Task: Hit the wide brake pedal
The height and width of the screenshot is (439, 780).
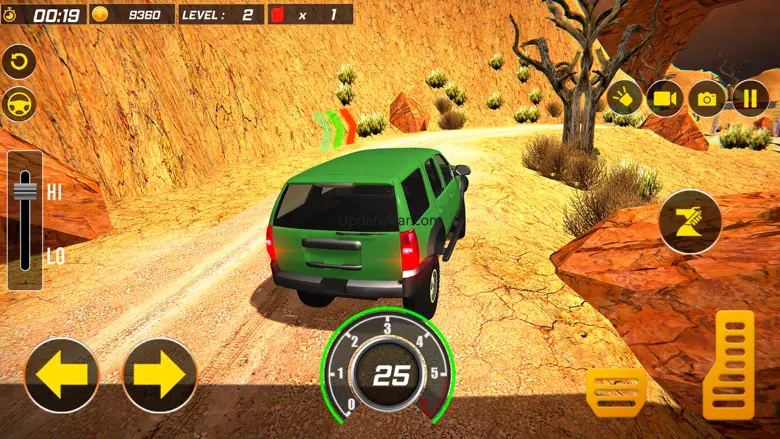Action: pyautogui.click(x=616, y=391)
